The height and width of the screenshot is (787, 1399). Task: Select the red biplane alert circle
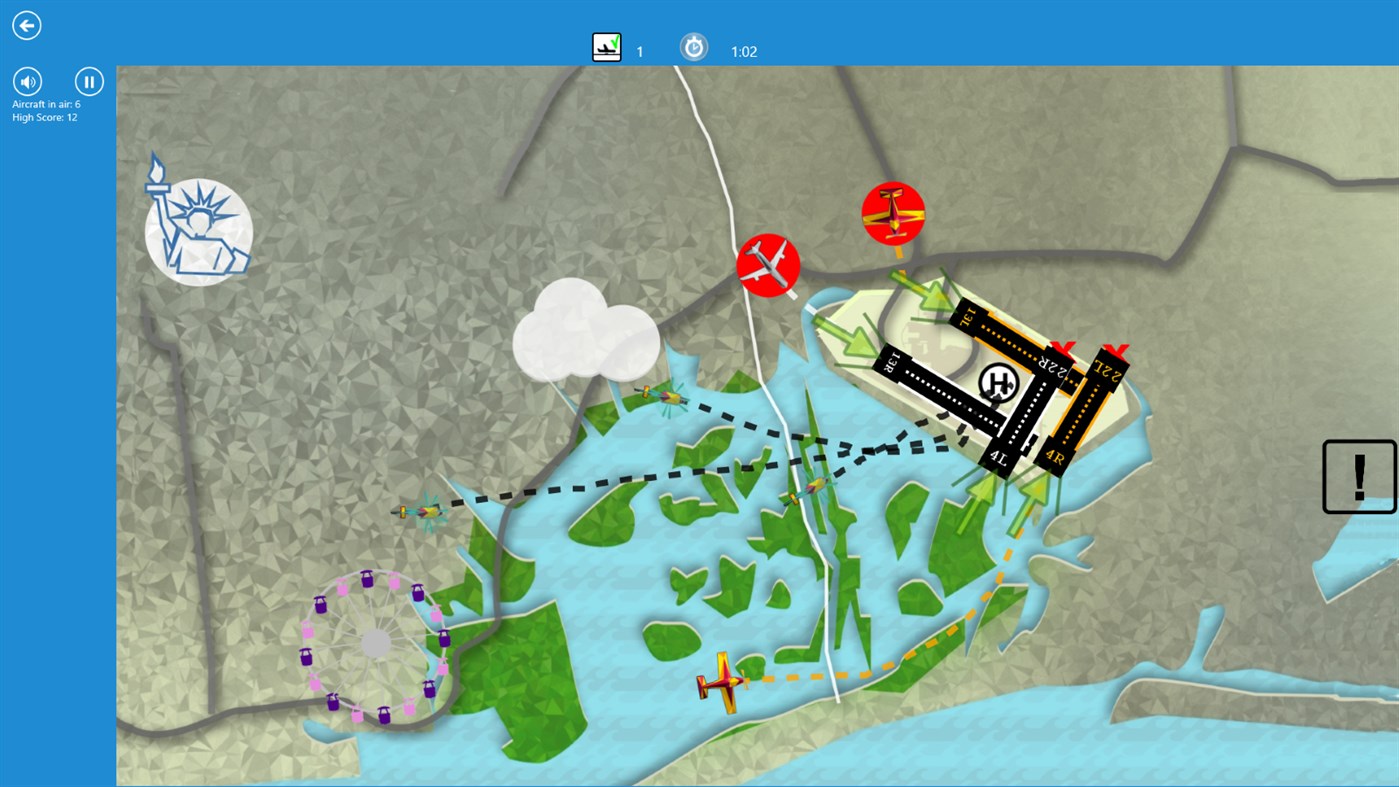click(895, 211)
